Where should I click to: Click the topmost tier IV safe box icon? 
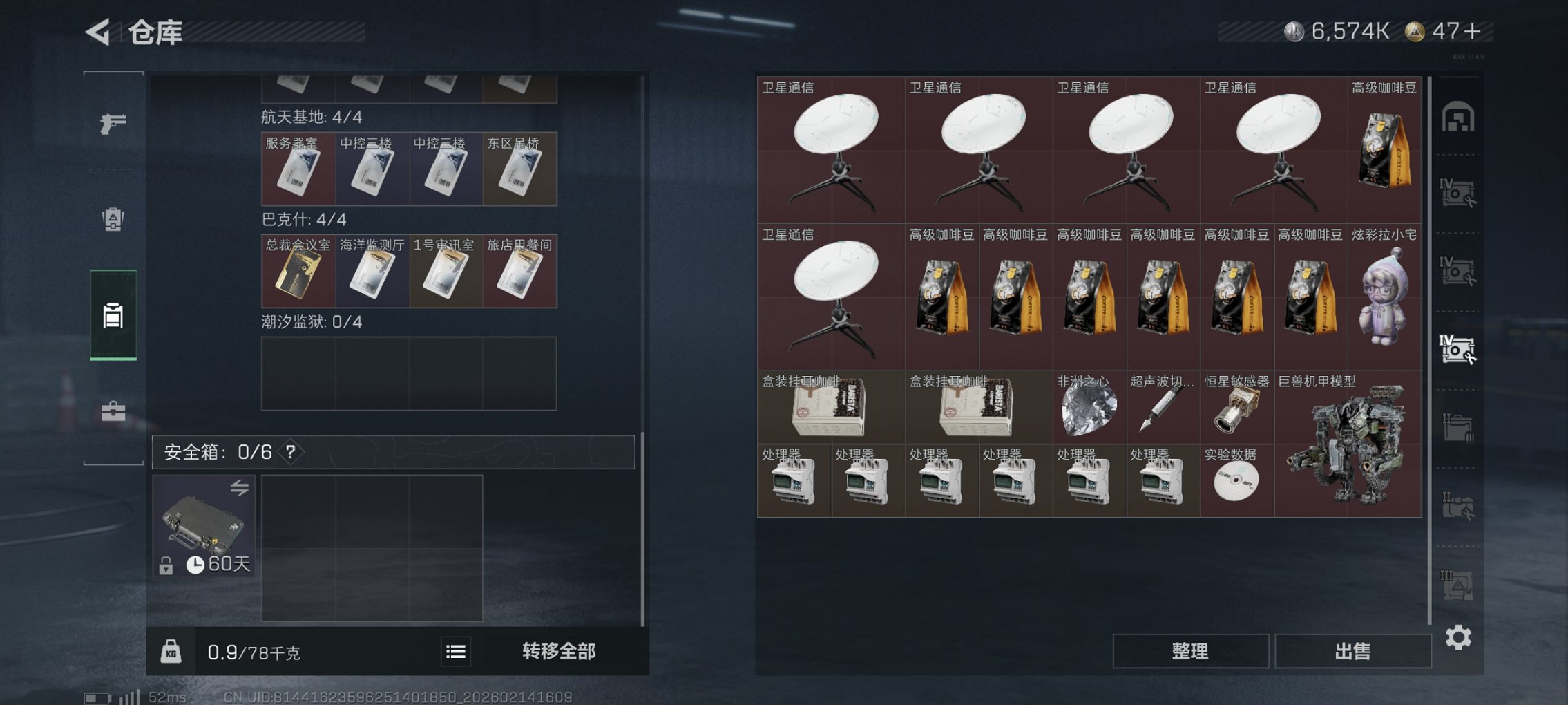click(x=1459, y=194)
